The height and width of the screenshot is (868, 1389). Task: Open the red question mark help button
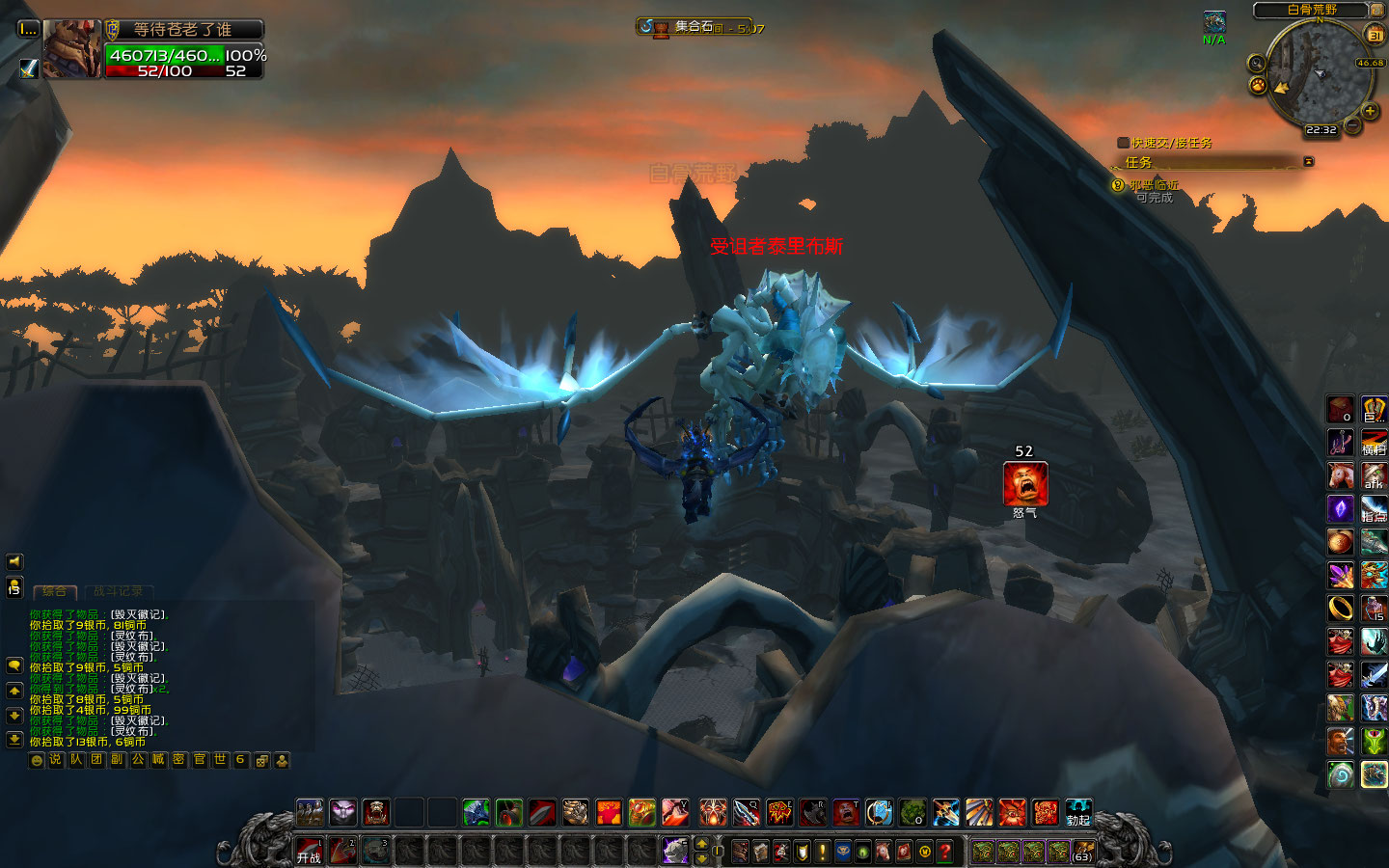945,851
